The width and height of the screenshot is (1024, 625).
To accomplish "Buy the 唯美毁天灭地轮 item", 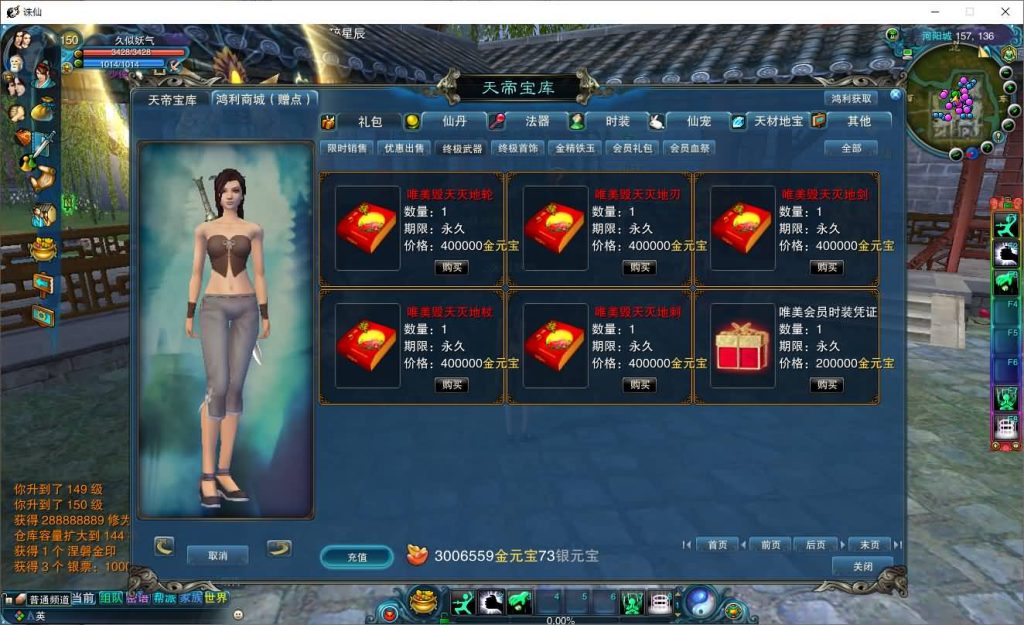I will point(451,267).
